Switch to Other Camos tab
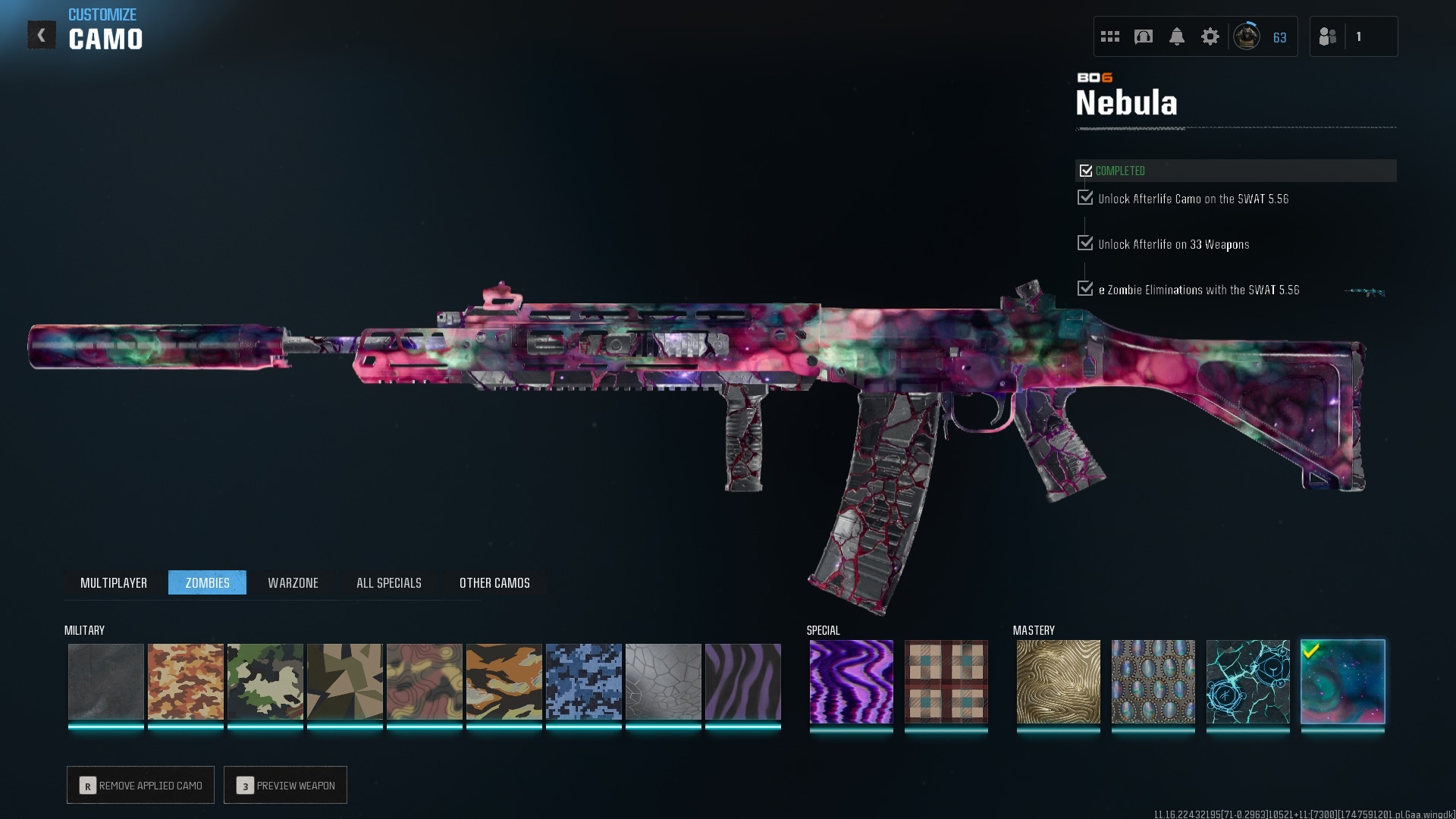1456x819 pixels. pos(494,582)
